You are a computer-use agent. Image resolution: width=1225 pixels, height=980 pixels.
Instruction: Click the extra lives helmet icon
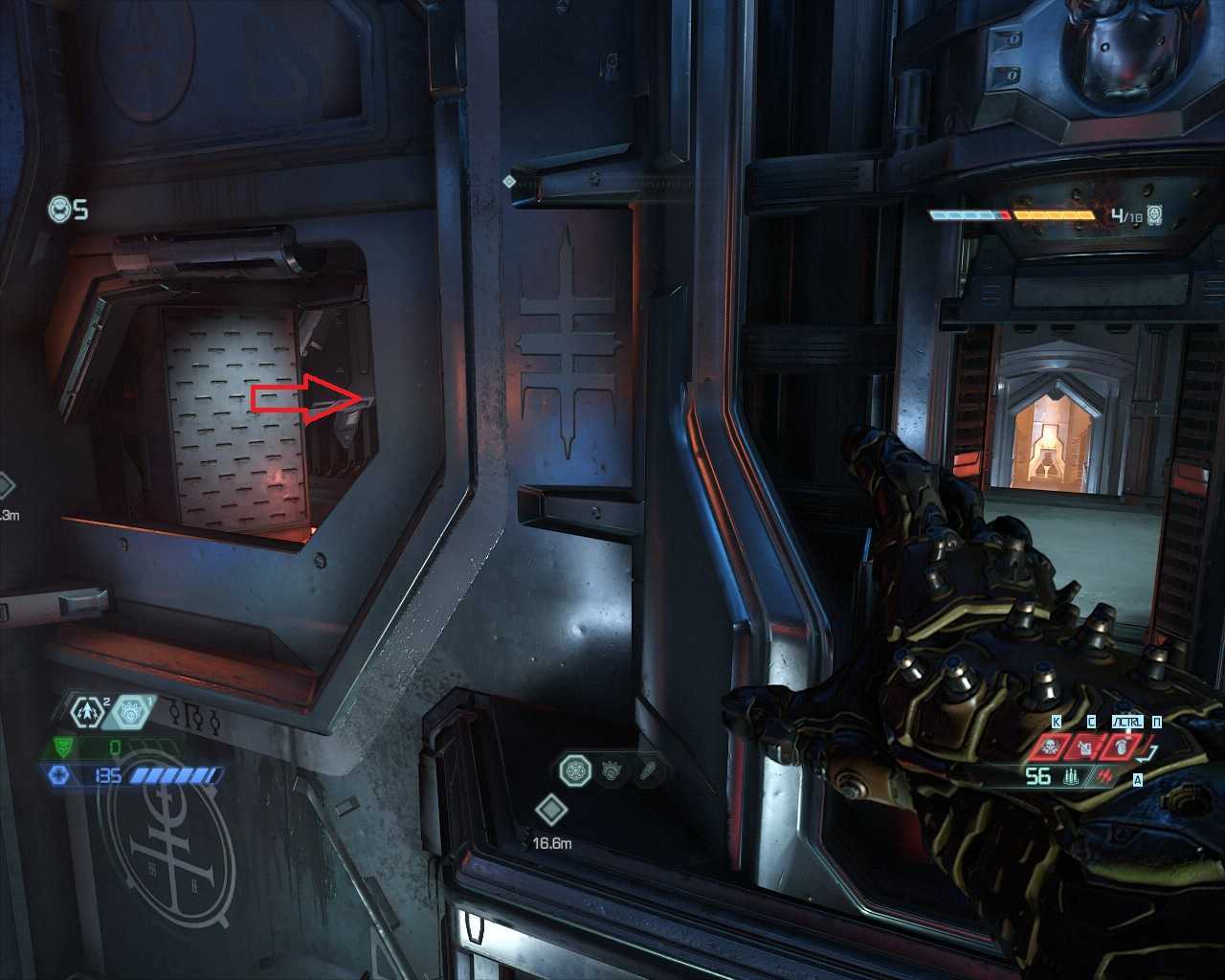pyautogui.click(x=61, y=209)
